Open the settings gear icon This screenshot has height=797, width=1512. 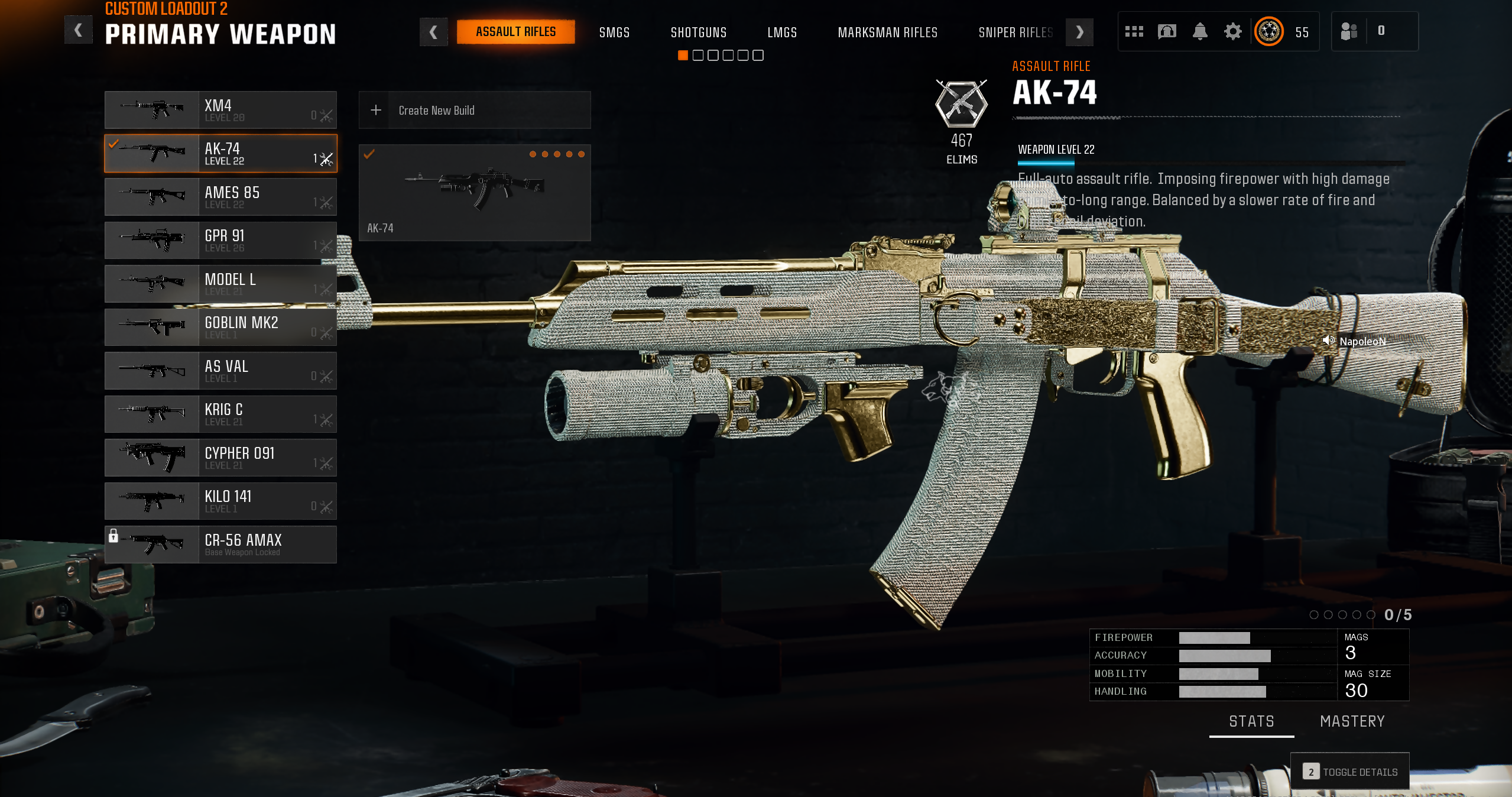pos(1232,31)
